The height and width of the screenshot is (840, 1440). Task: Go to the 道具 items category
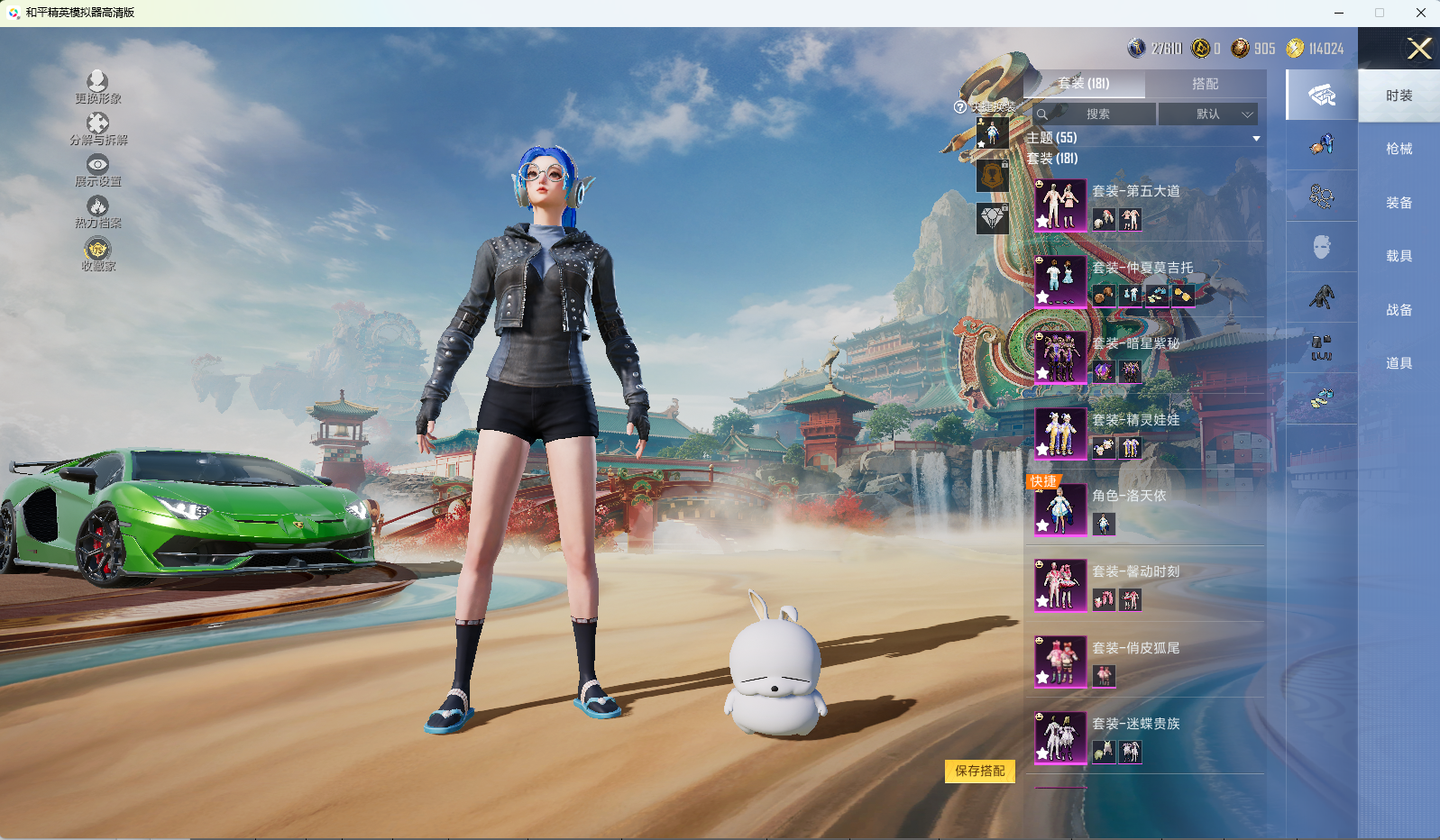point(1399,363)
